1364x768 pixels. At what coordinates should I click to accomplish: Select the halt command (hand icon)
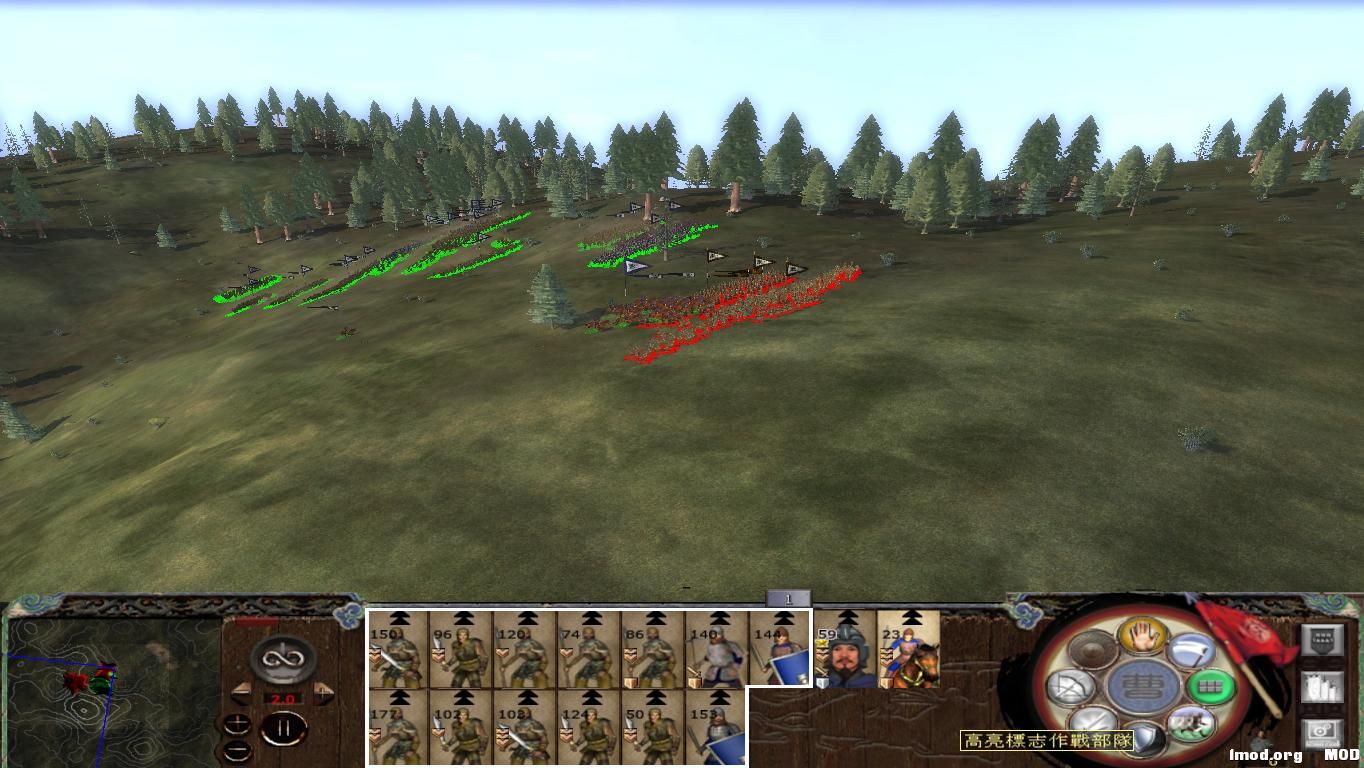pyautogui.click(x=1141, y=635)
